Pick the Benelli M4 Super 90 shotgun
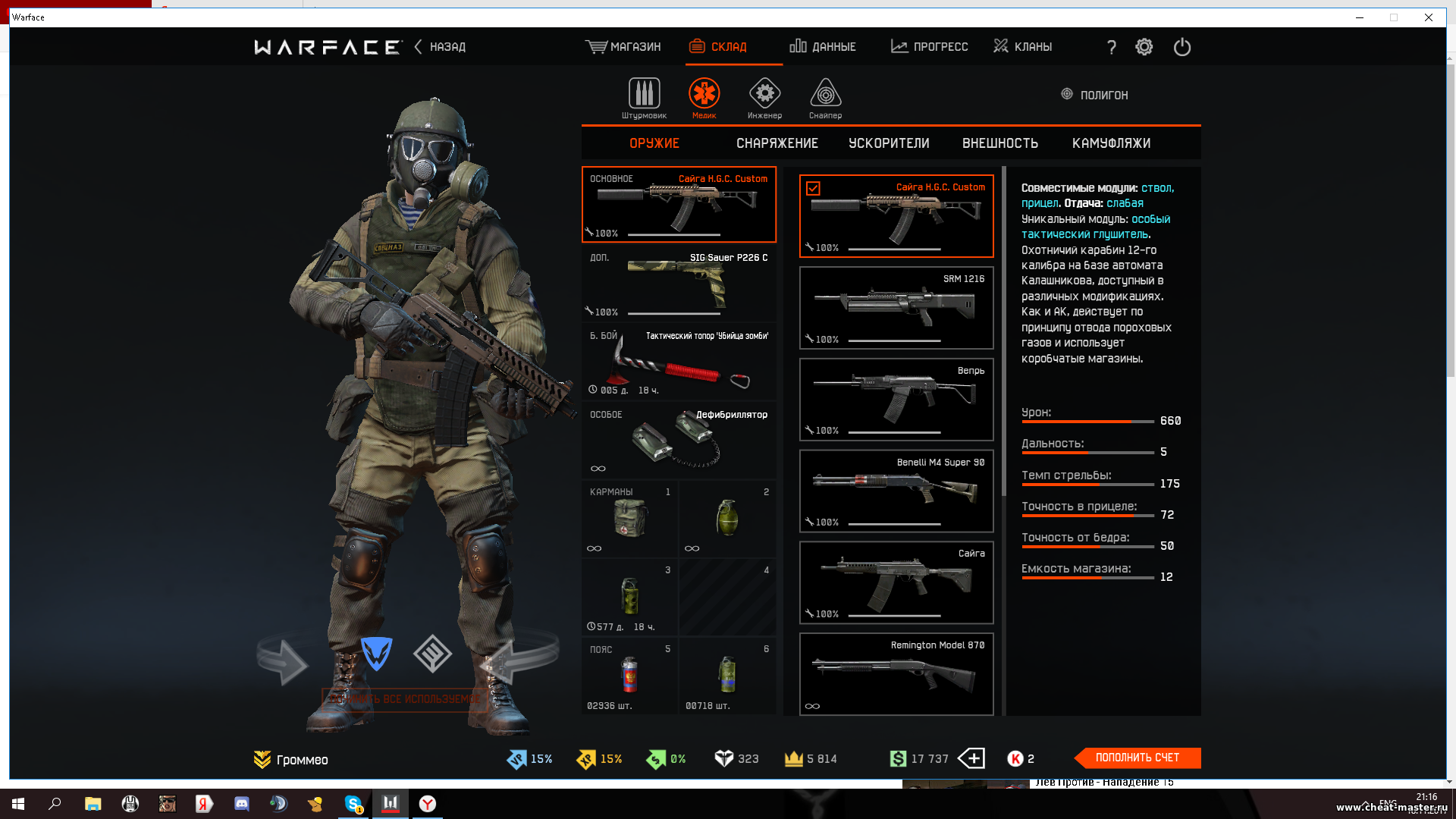 point(896,491)
